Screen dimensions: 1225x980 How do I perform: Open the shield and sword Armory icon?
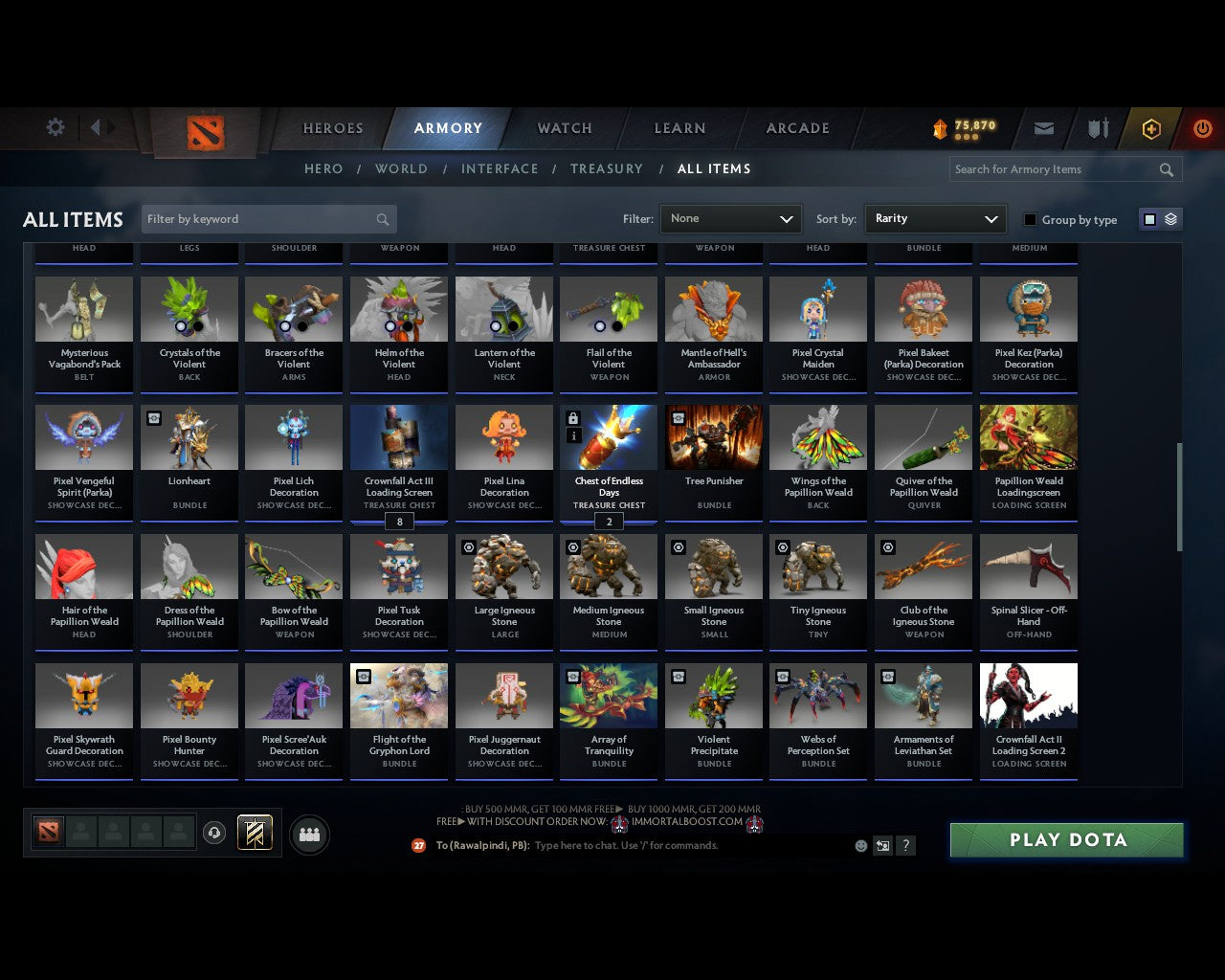click(1097, 128)
